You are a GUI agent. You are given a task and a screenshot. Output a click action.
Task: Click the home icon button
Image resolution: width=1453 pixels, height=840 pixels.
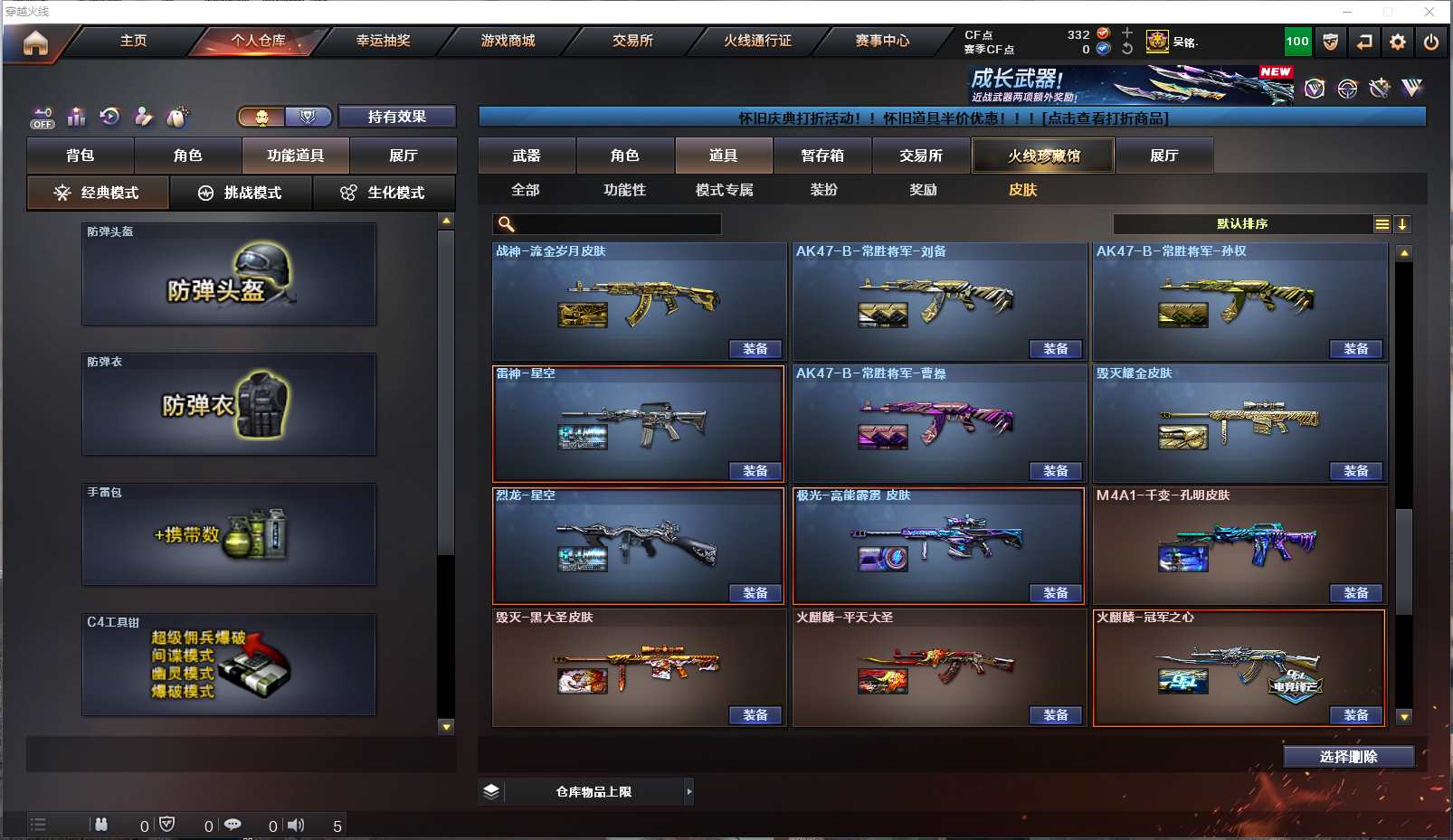click(35, 42)
